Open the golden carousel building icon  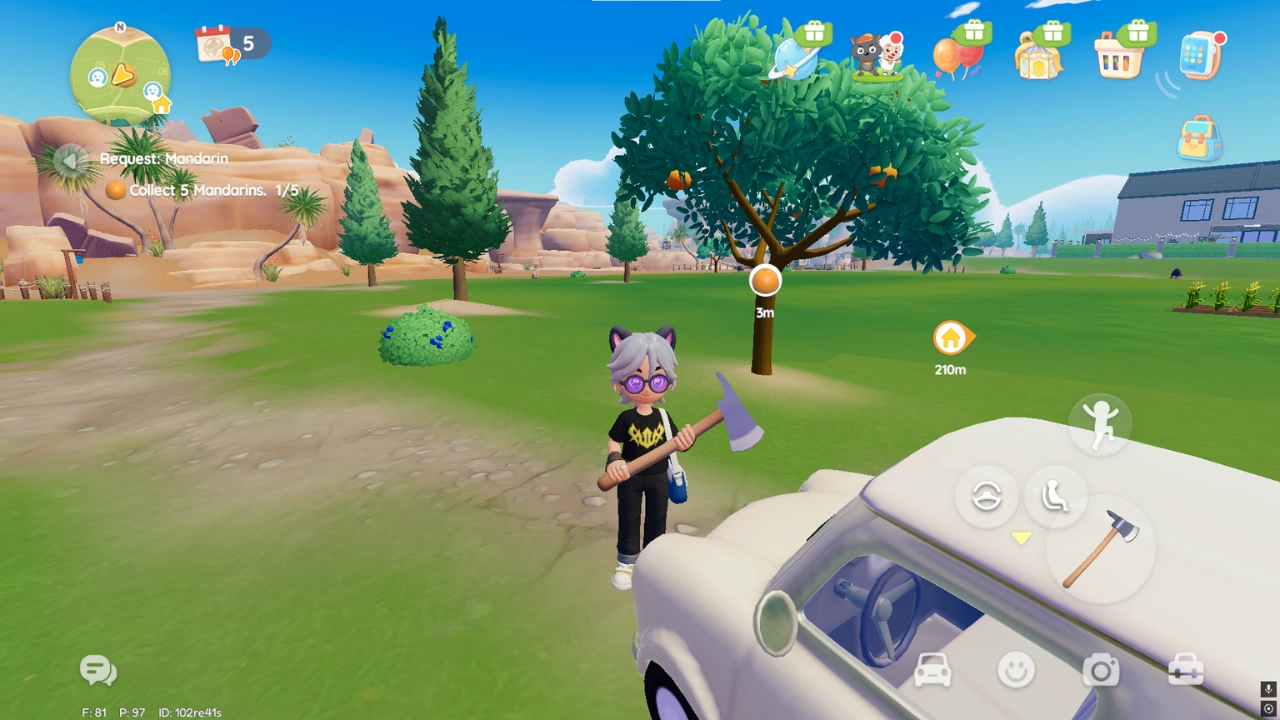pos(1039,56)
